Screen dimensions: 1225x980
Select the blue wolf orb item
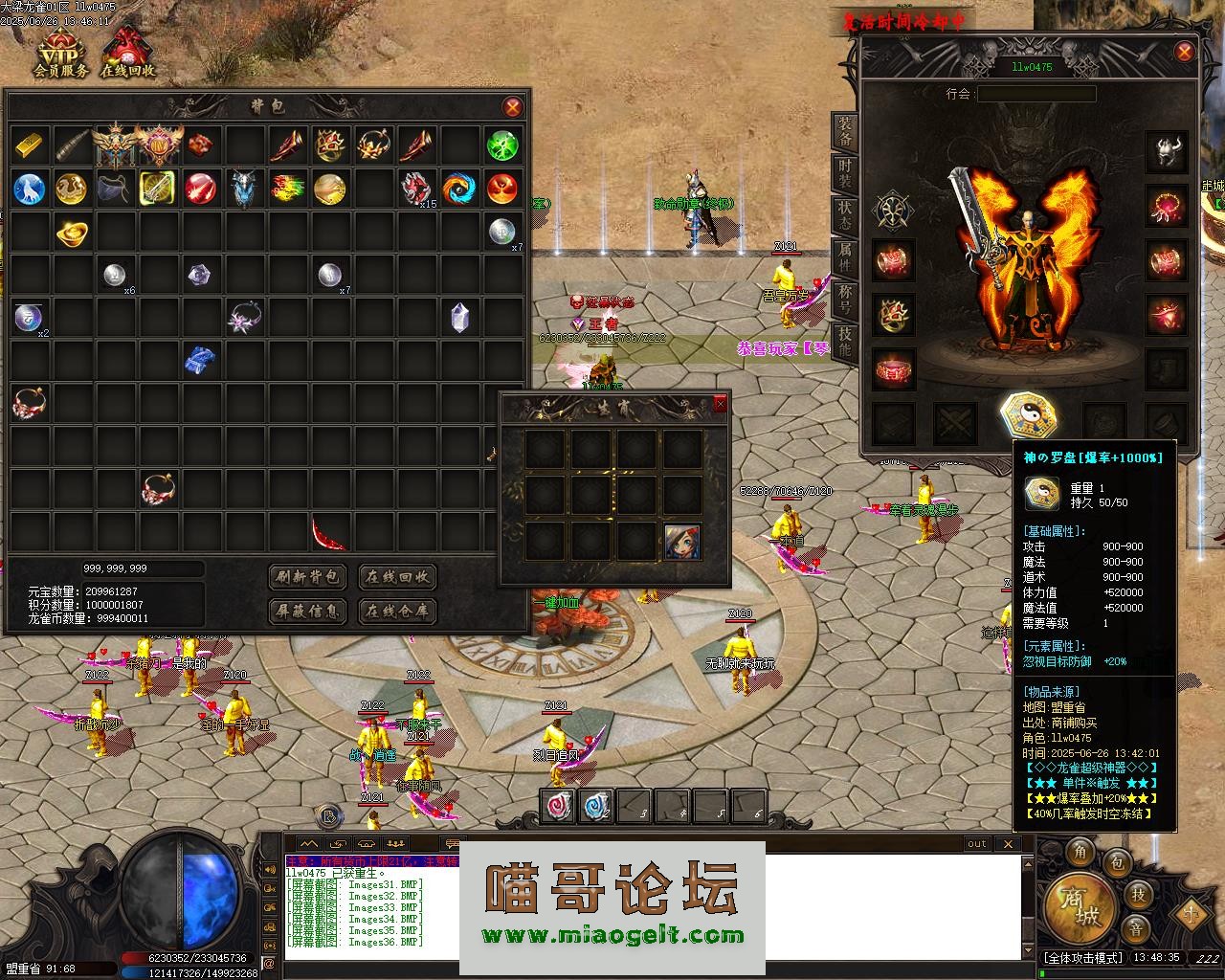(x=30, y=189)
